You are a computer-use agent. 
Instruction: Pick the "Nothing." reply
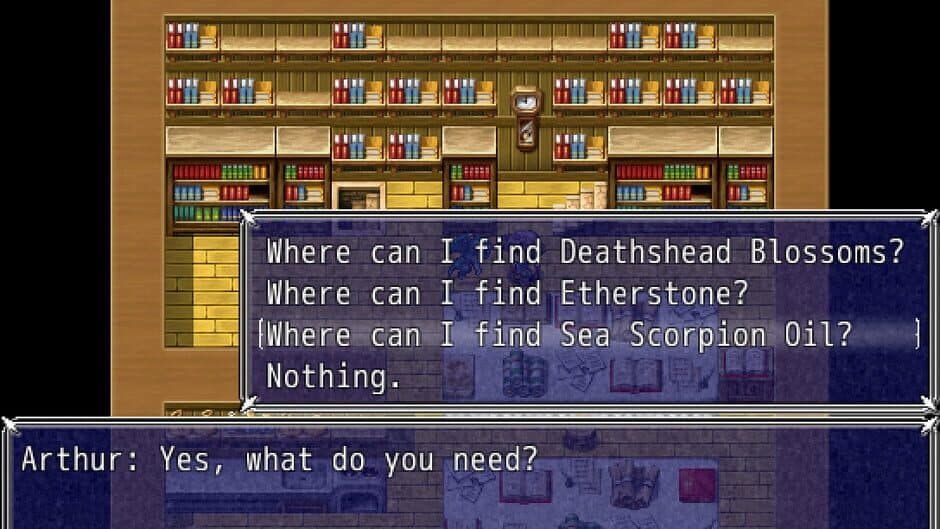click(333, 377)
